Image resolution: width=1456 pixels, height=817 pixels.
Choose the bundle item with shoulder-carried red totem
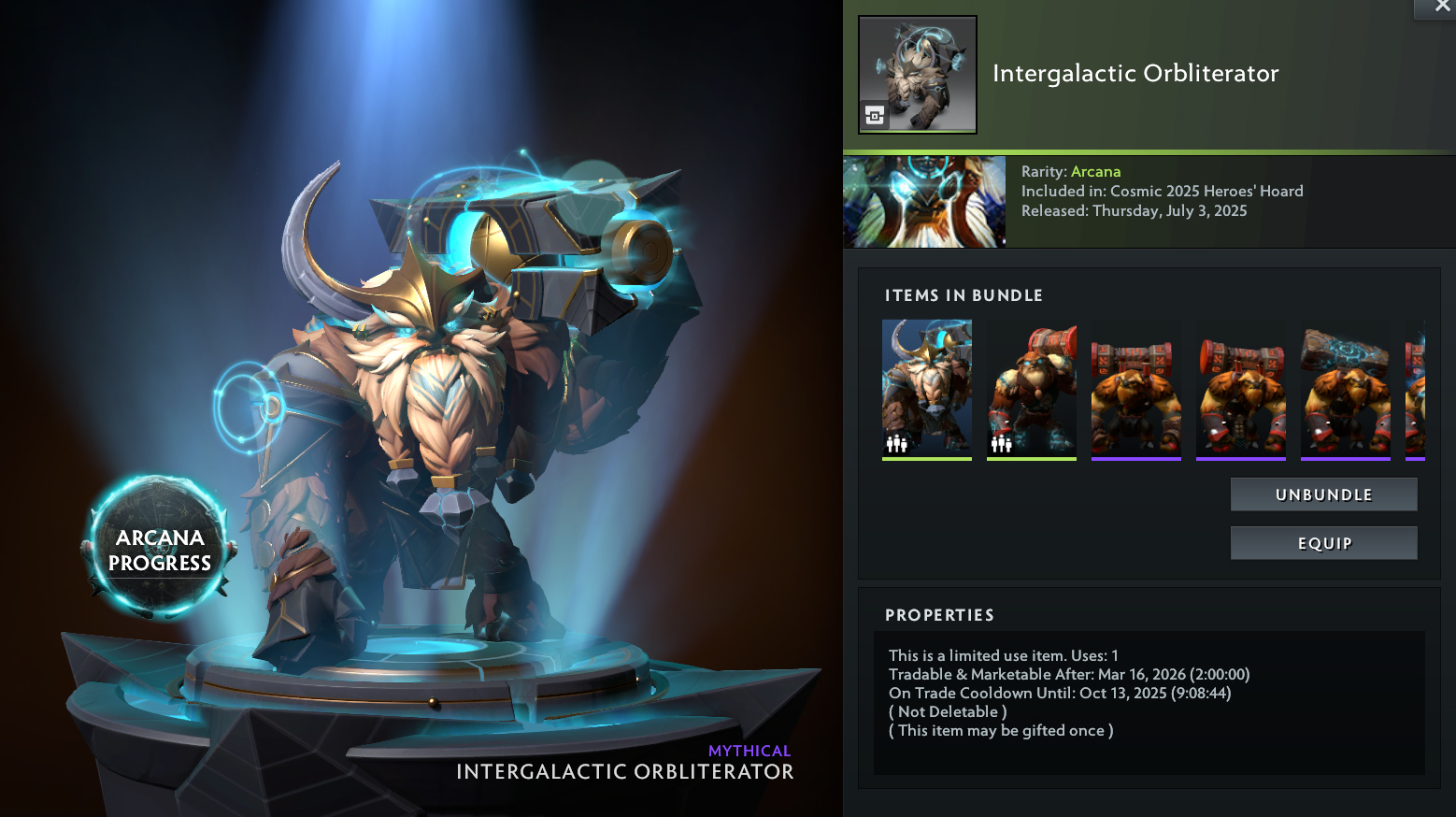[1032, 389]
